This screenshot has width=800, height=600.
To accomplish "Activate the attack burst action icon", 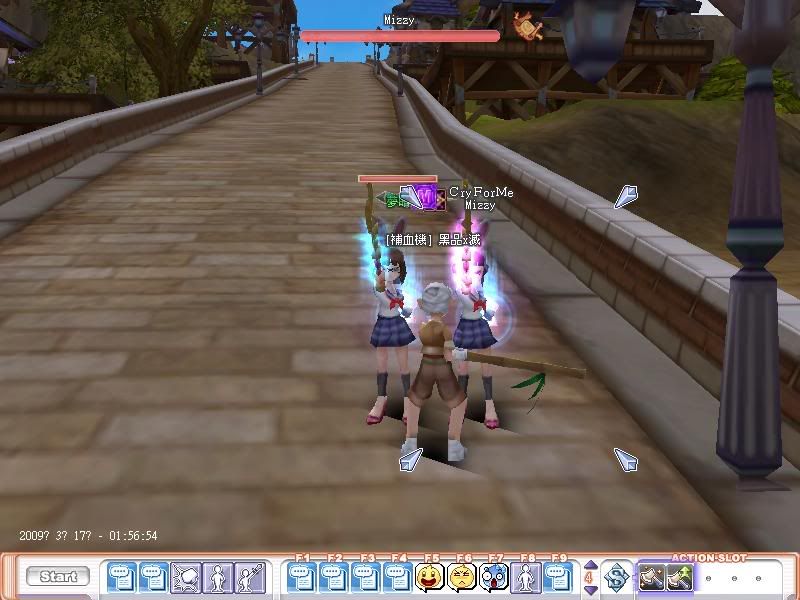I will [x=186, y=577].
